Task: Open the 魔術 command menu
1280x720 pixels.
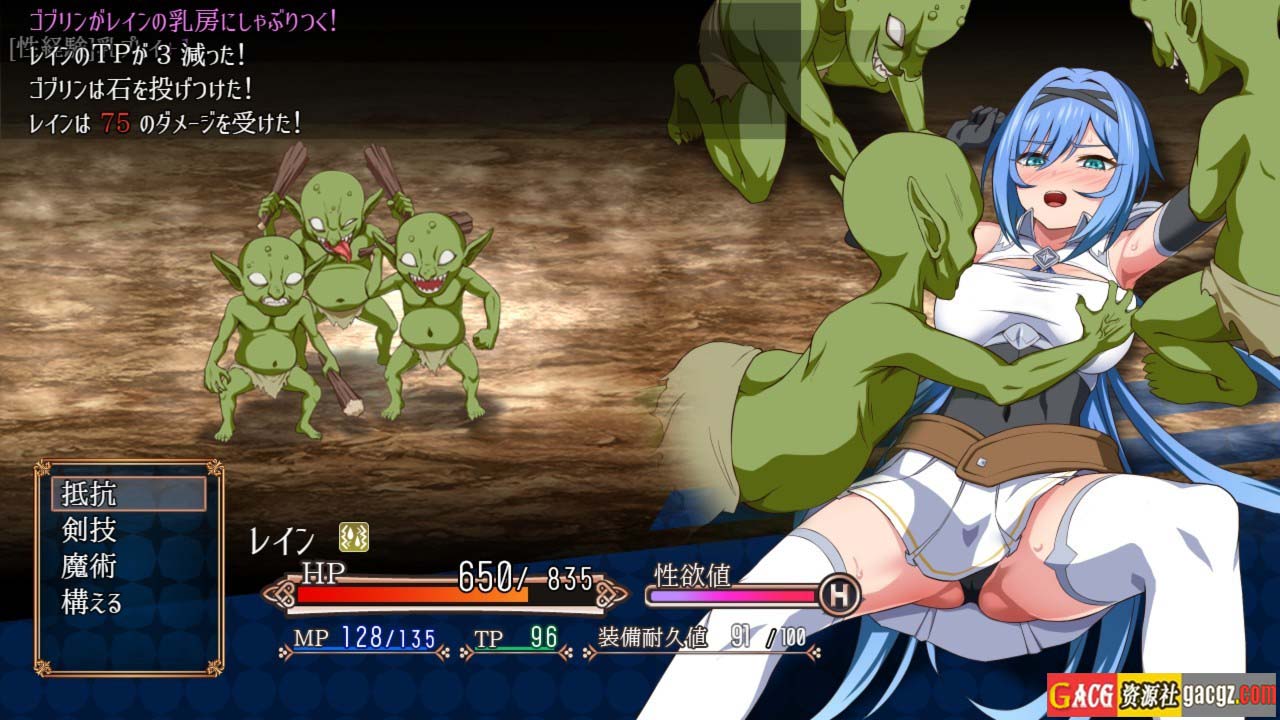Action: (x=89, y=567)
